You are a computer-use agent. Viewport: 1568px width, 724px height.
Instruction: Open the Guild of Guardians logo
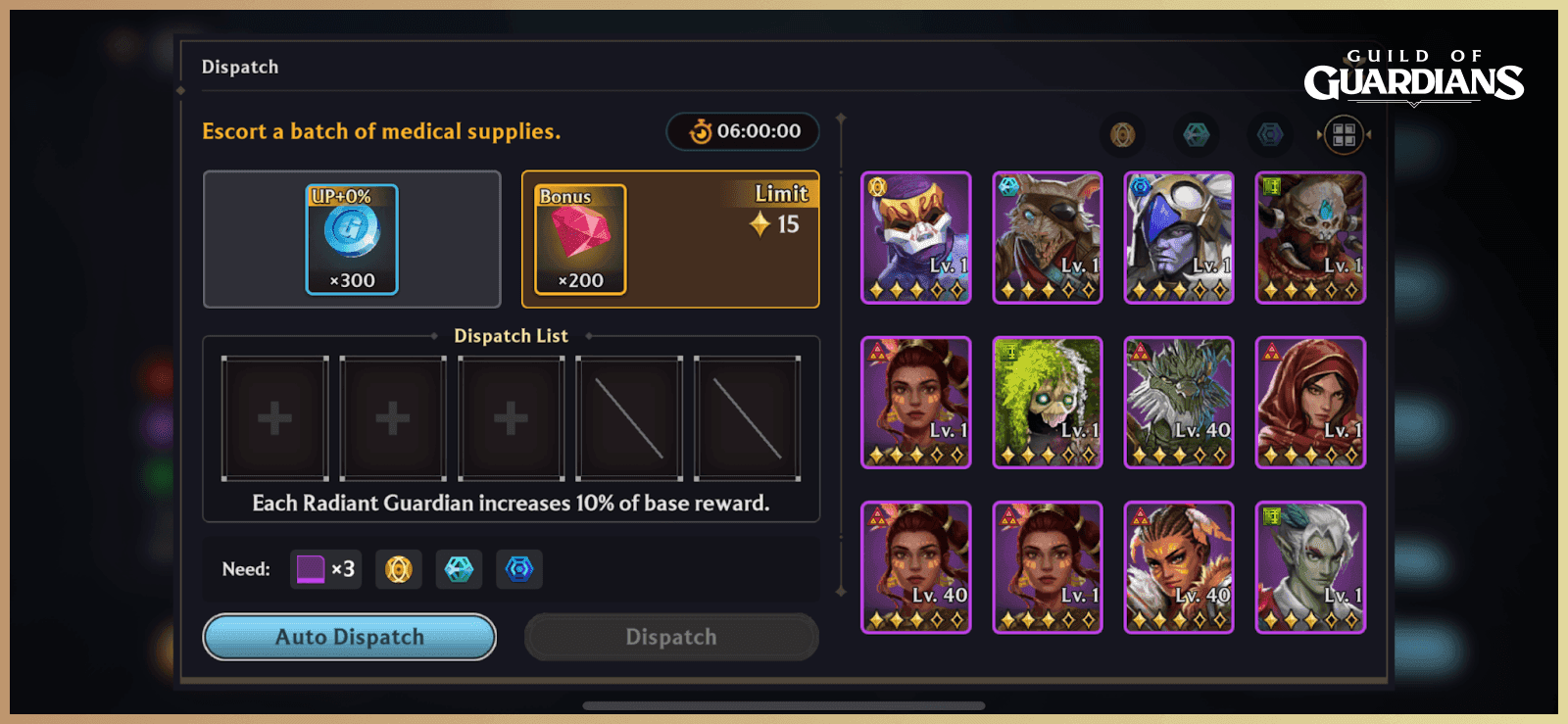pos(1415,72)
